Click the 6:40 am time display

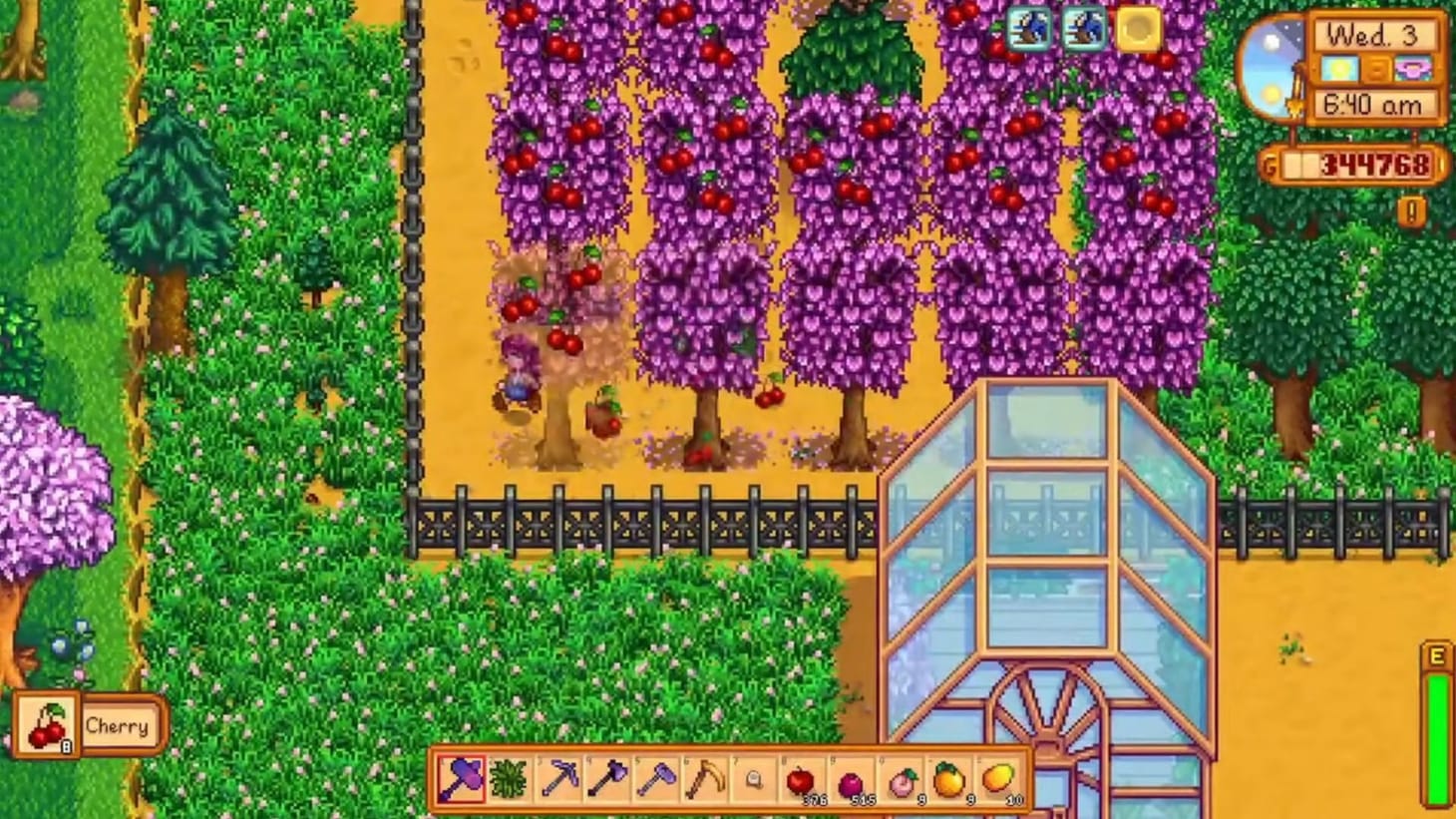pyautogui.click(x=1374, y=102)
